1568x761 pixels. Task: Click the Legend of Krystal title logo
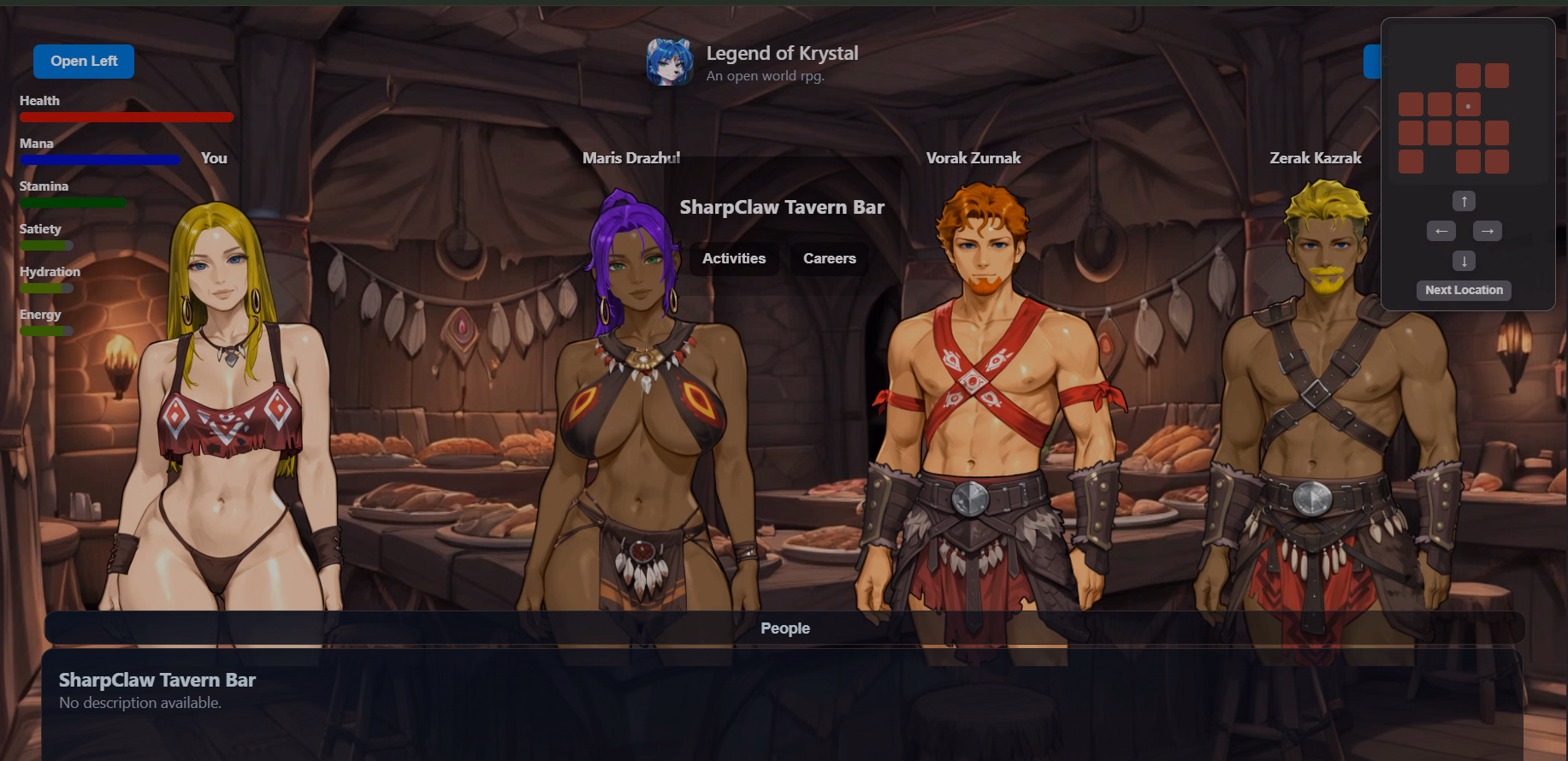(x=670, y=62)
